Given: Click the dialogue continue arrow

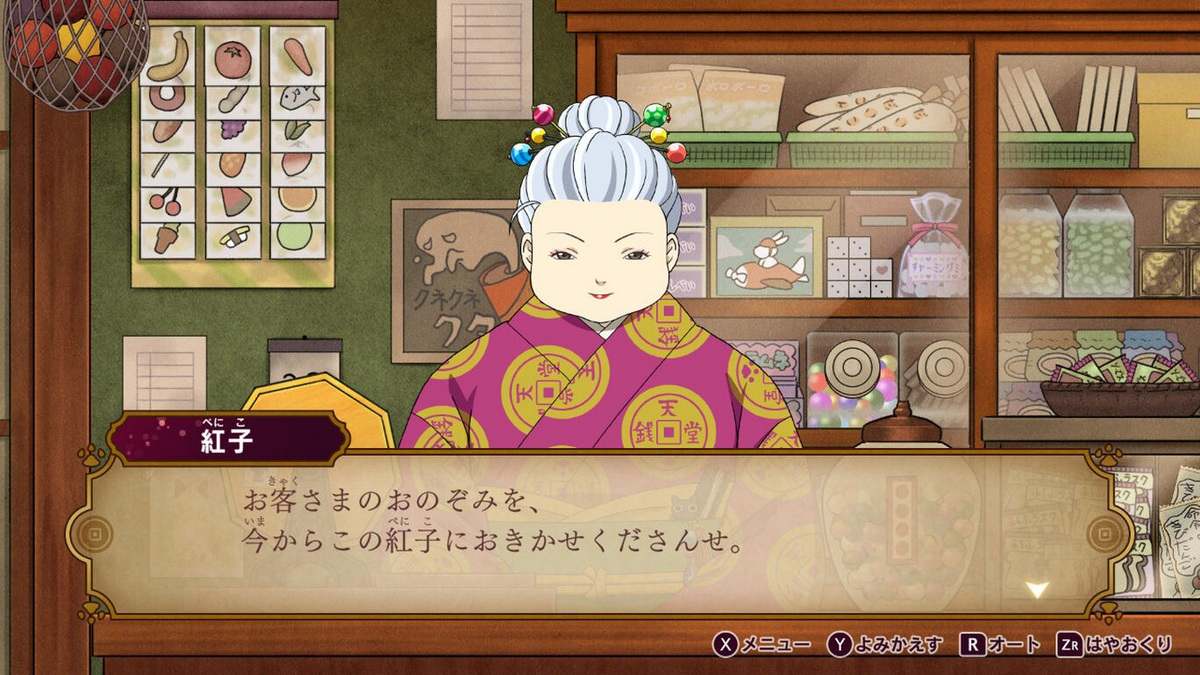Looking at the screenshot, I should point(1037,589).
